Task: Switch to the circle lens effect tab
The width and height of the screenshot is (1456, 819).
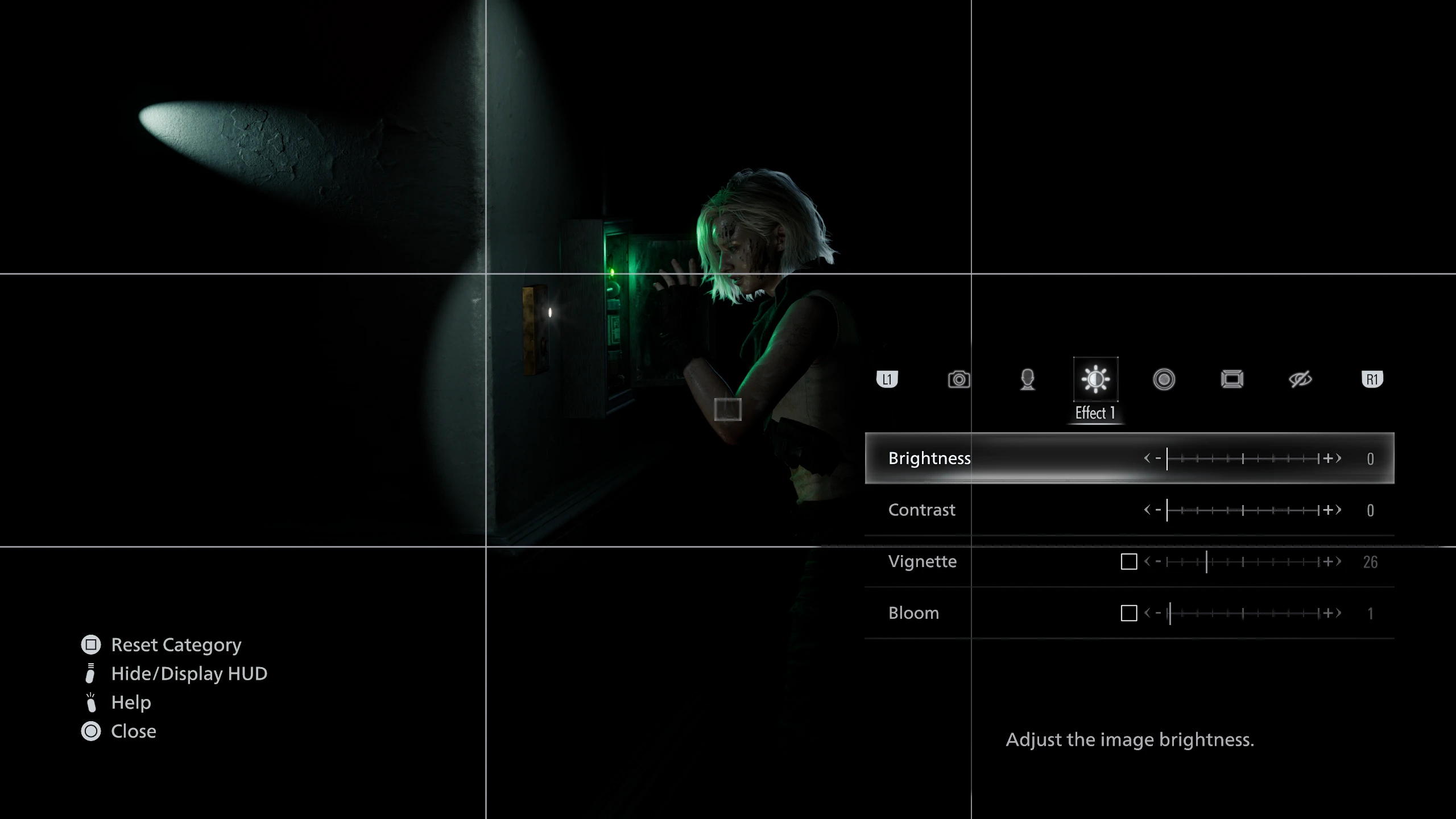Action: (x=1164, y=379)
